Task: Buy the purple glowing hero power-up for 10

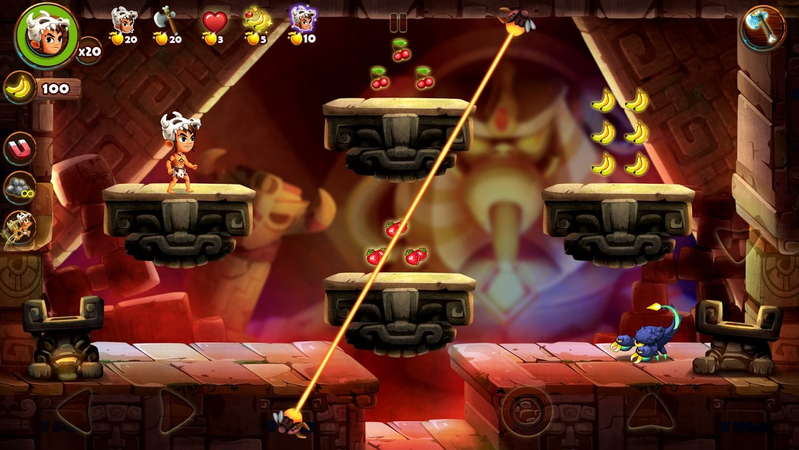Action: (302, 26)
